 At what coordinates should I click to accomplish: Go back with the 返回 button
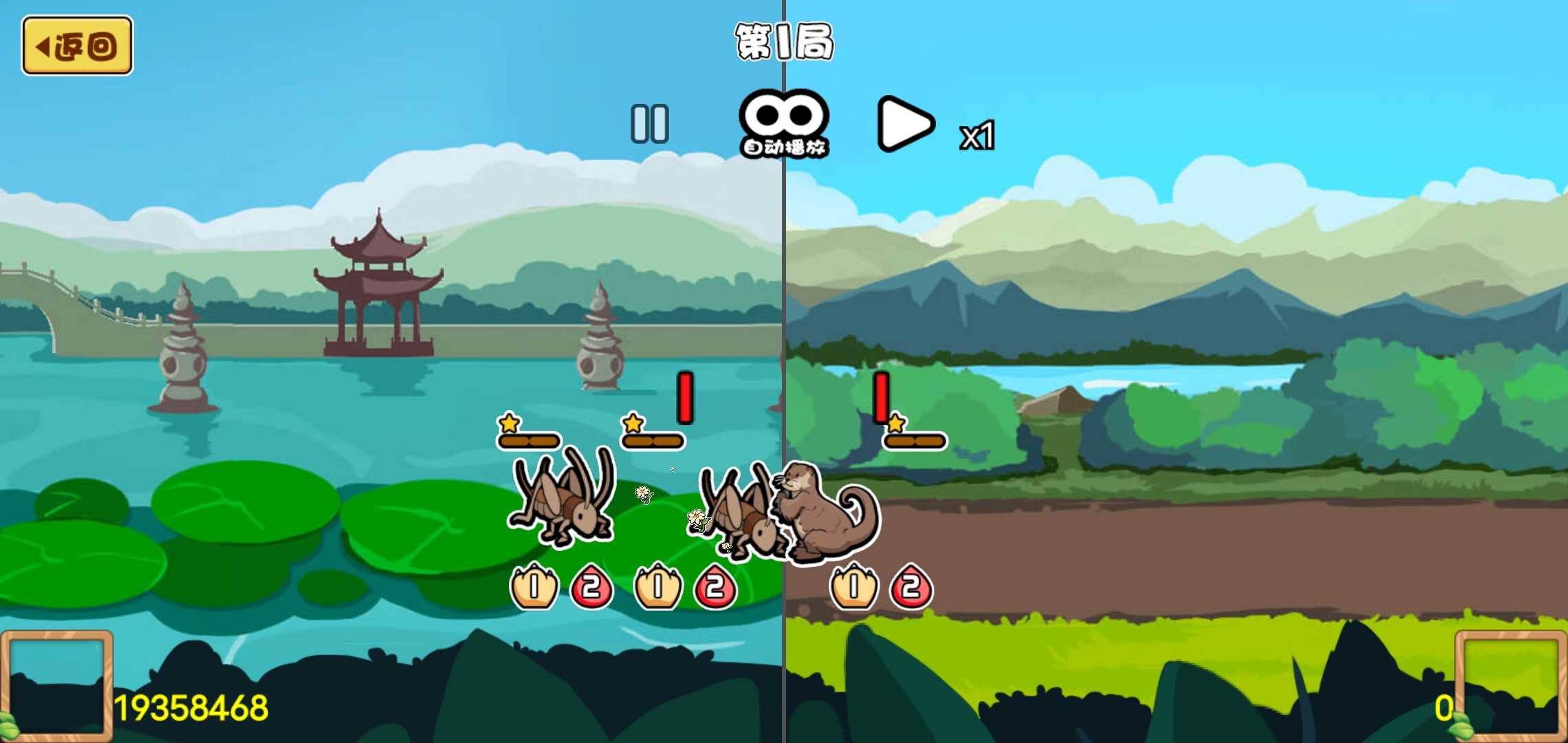(x=77, y=46)
